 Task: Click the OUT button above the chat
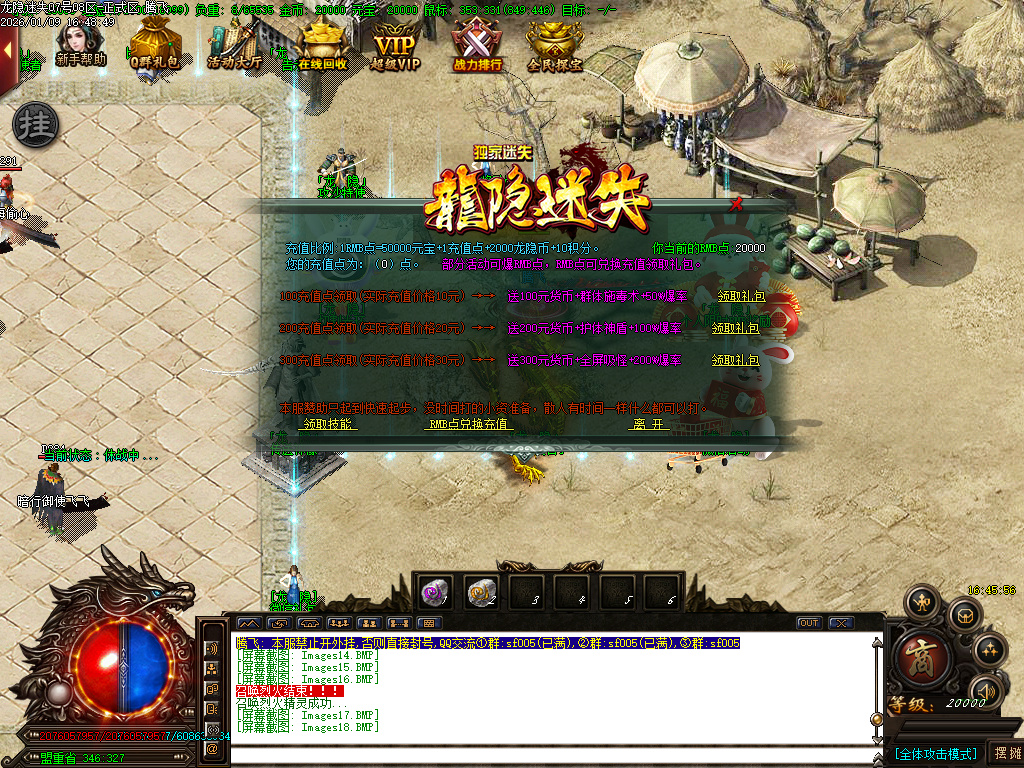click(808, 623)
